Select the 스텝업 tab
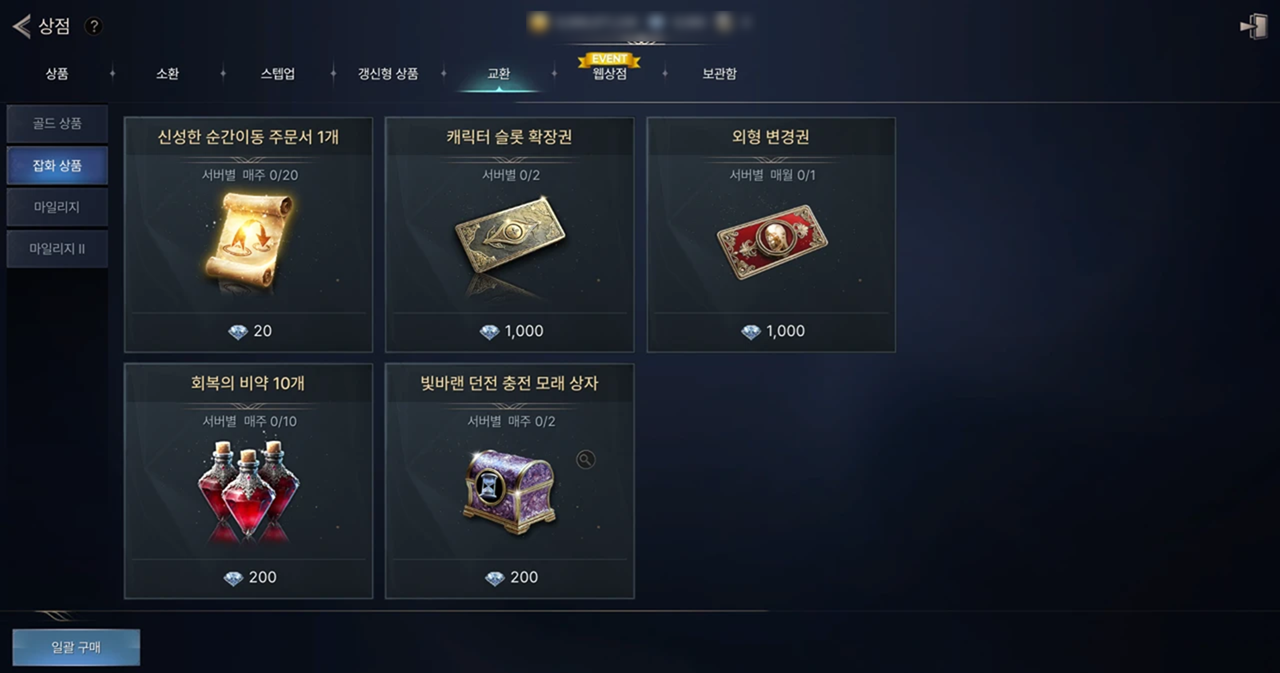 click(278, 74)
